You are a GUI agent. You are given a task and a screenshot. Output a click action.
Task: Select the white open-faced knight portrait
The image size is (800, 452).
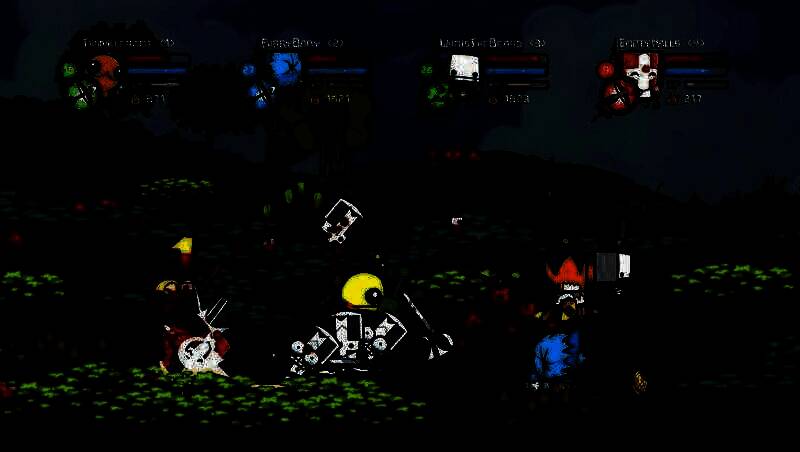click(x=463, y=69)
